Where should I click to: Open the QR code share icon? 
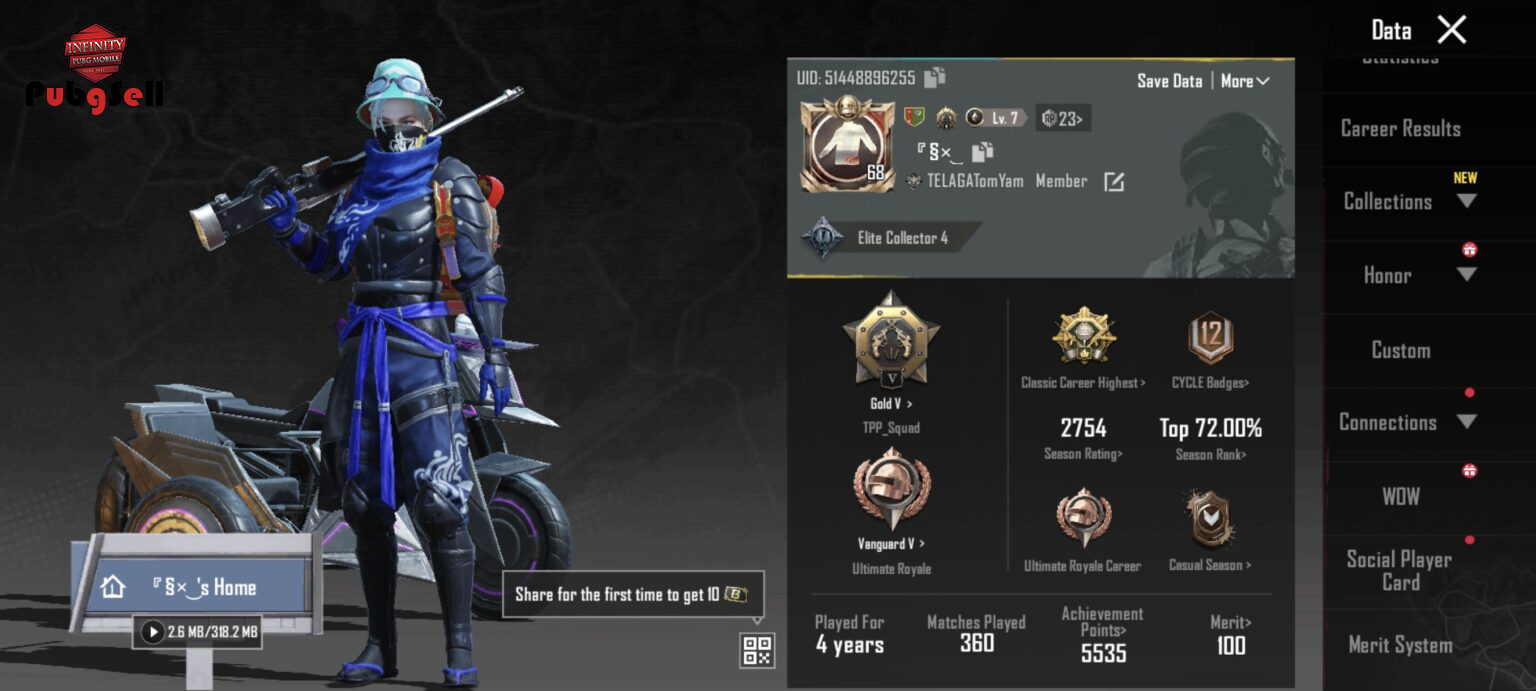click(x=757, y=650)
